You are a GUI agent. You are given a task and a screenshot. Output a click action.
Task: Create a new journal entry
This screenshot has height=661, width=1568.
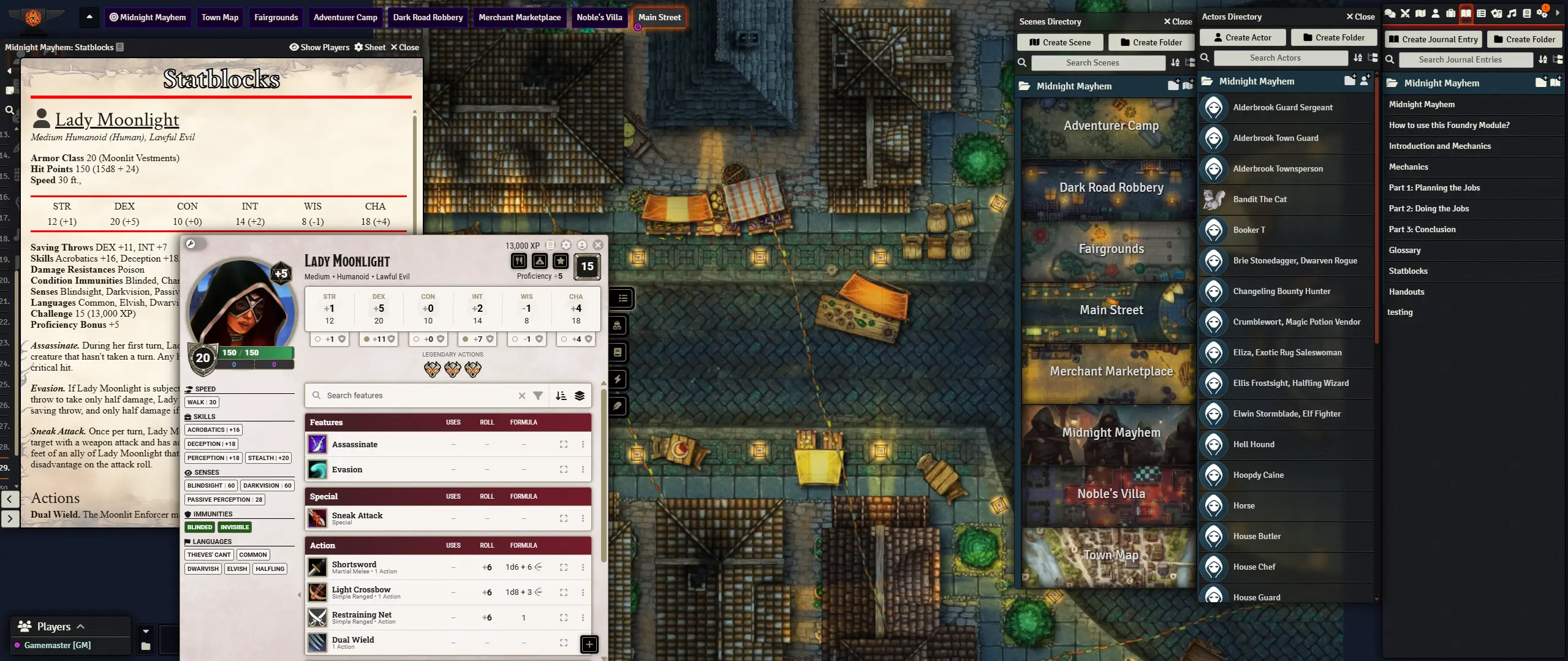(x=1433, y=39)
